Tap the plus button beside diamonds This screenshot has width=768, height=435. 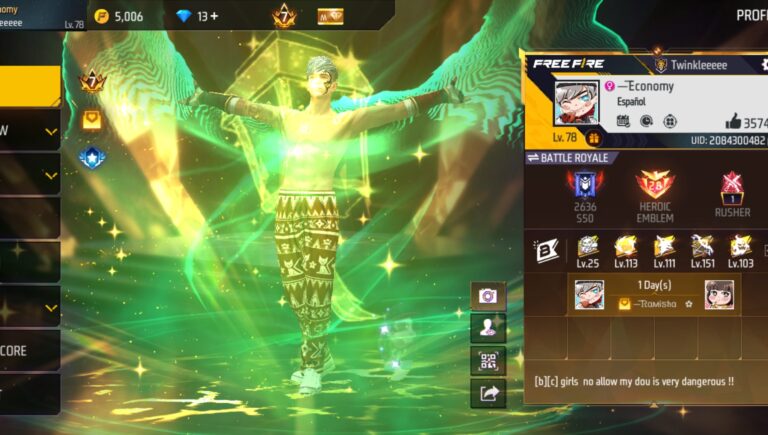tap(214, 17)
